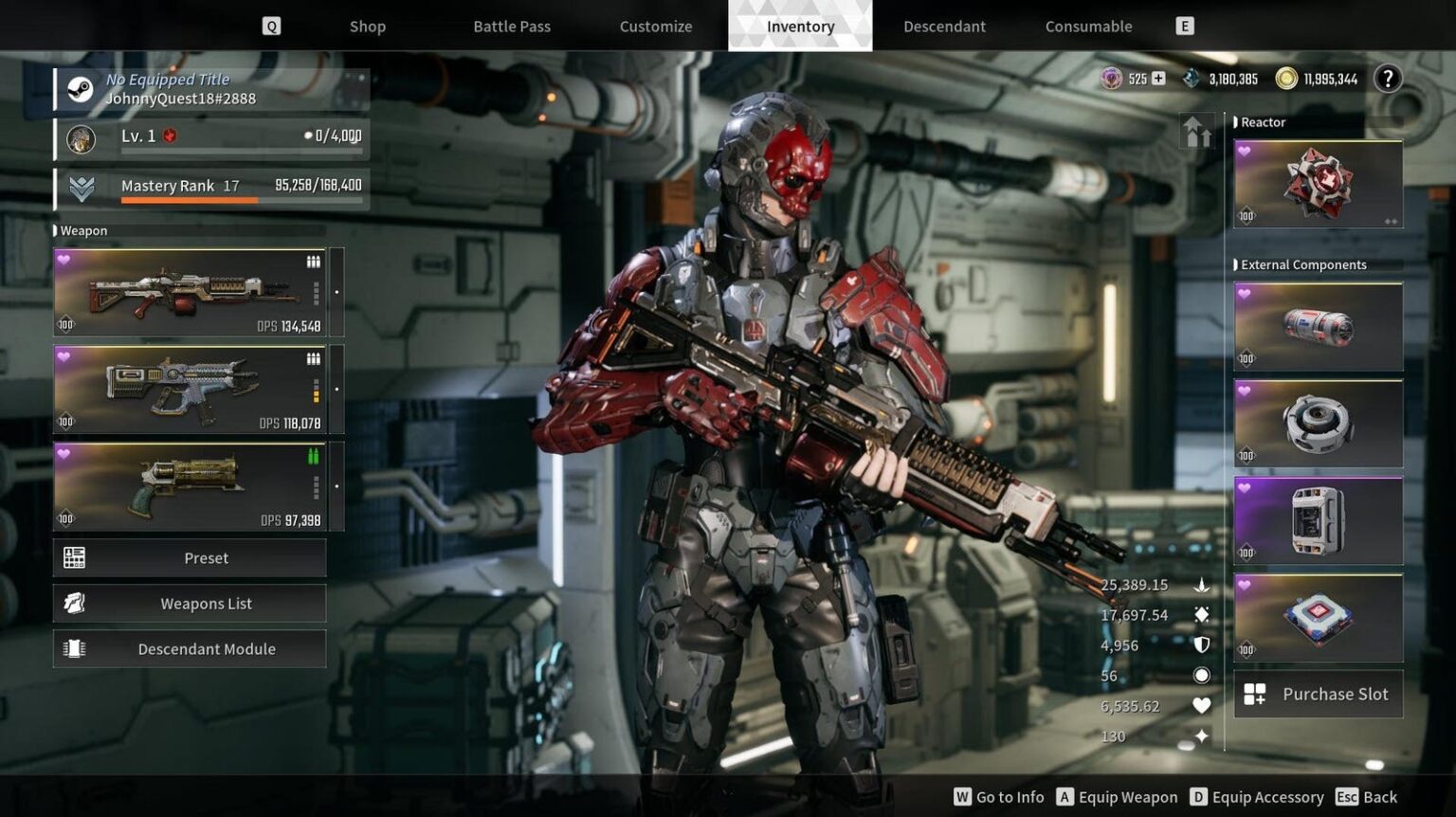
Task: Open the Weapons List
Action: point(190,604)
